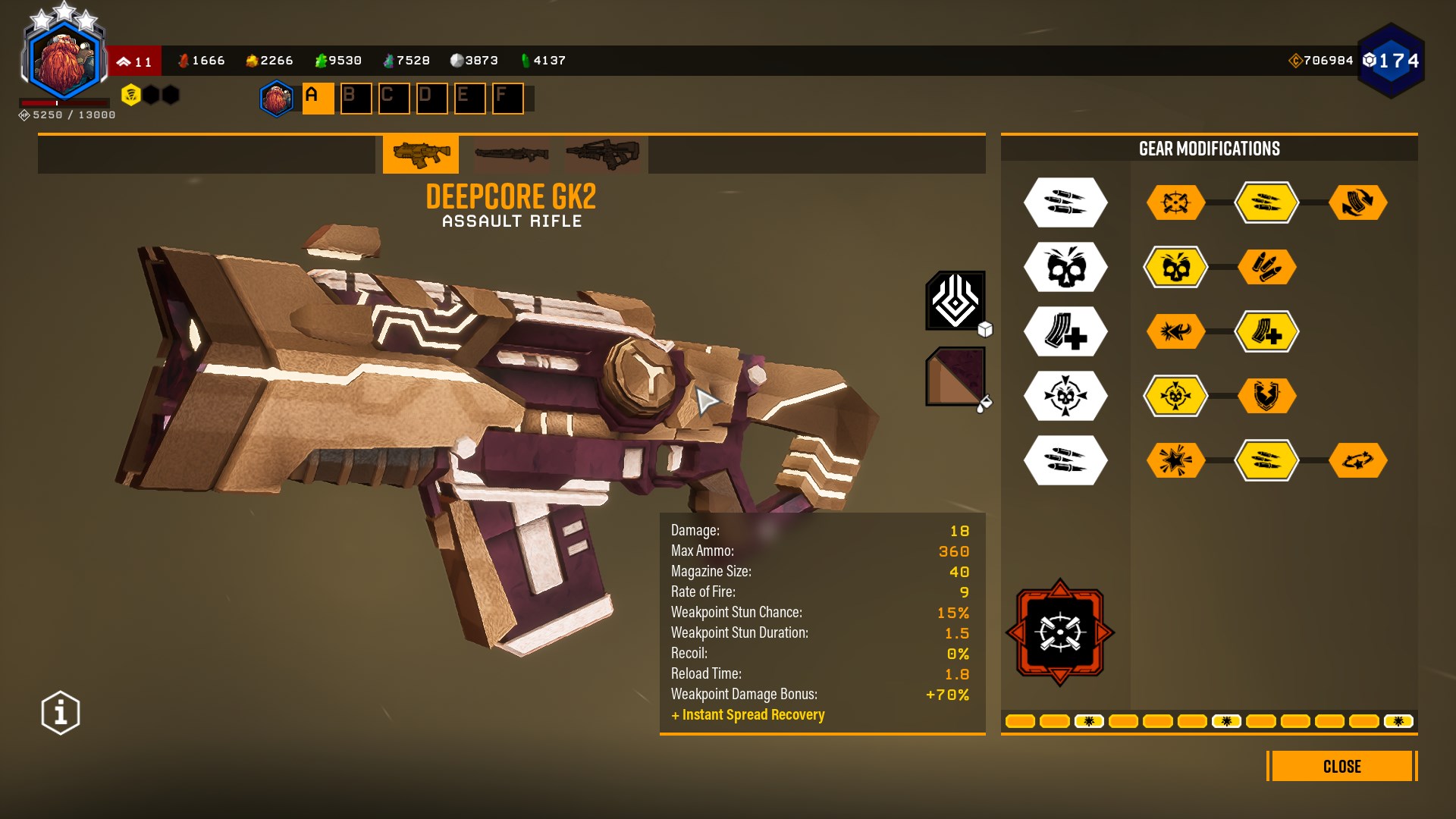Choose loadout slot F
The width and height of the screenshot is (1456, 819).
[x=507, y=99]
